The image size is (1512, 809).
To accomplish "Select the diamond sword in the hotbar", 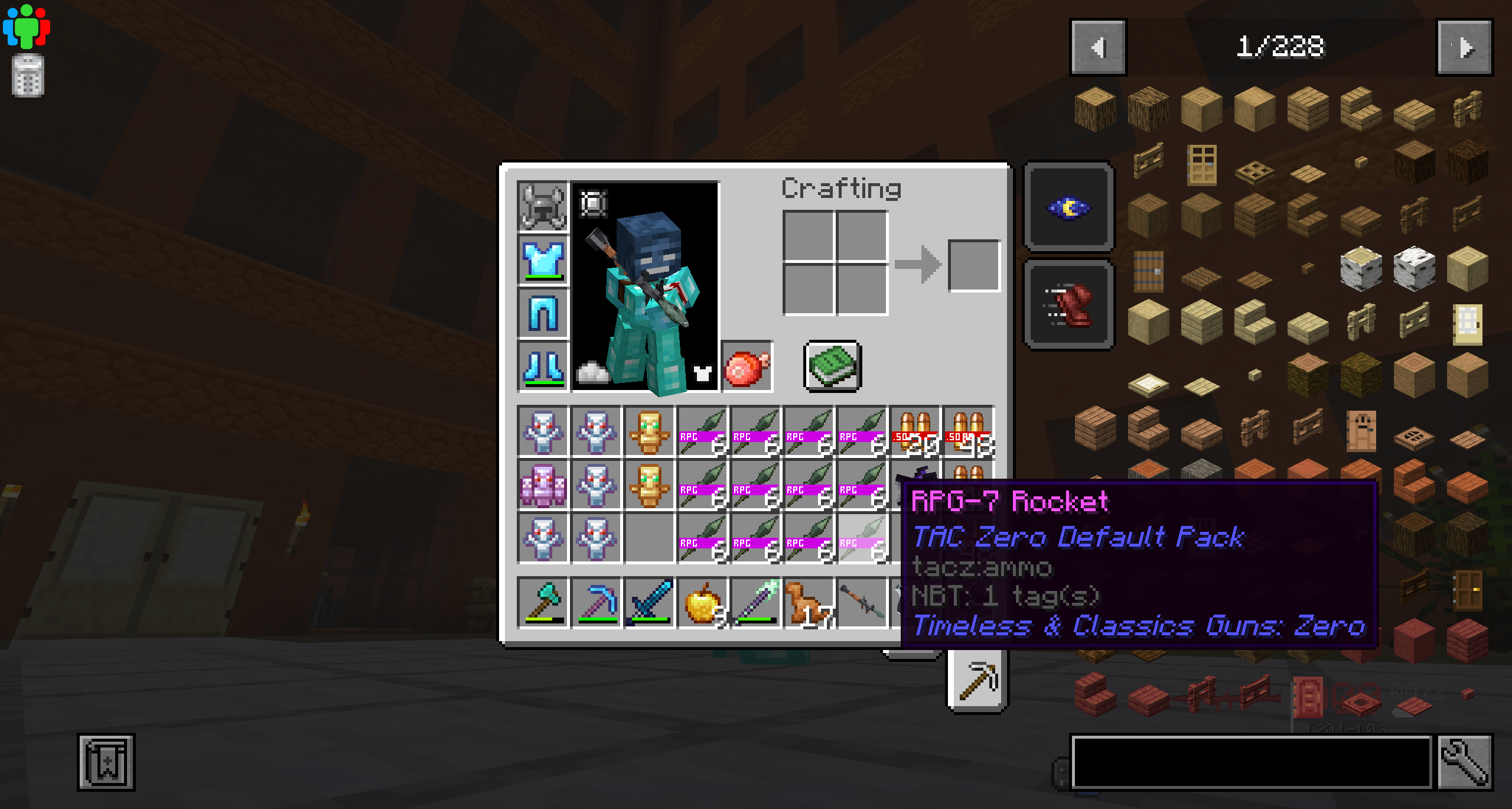I will [649, 603].
